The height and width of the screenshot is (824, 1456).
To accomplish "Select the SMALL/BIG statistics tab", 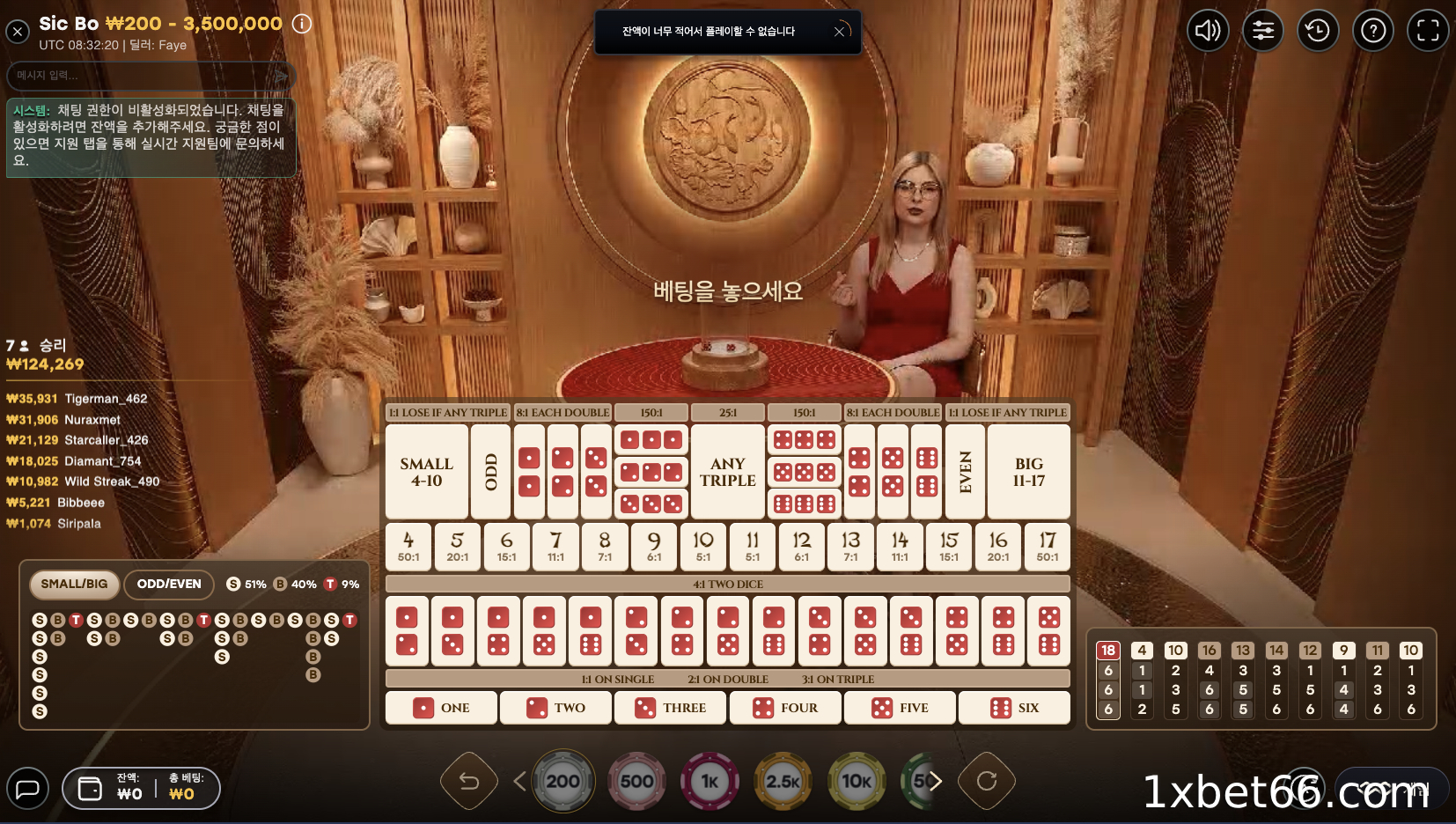I will point(75,584).
